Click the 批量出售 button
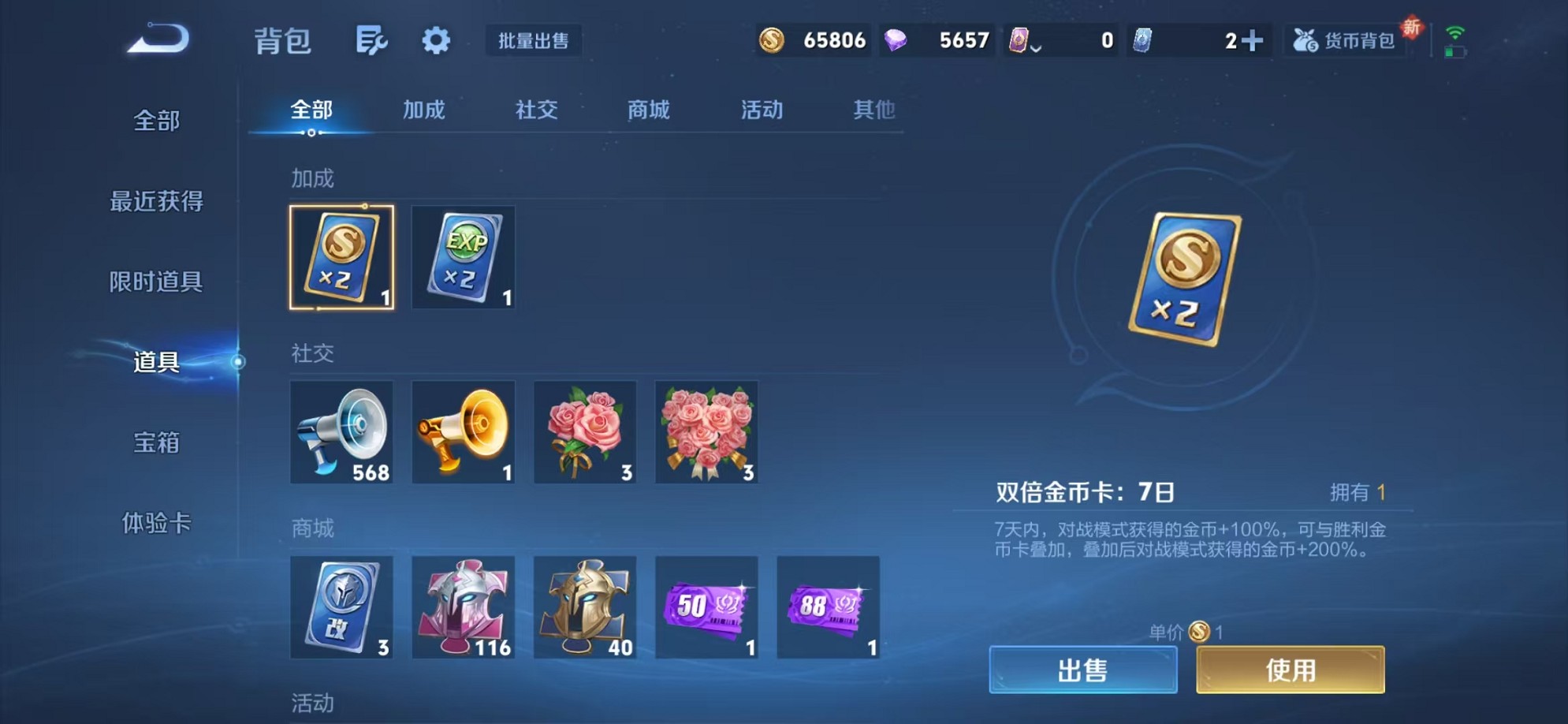 tap(534, 42)
